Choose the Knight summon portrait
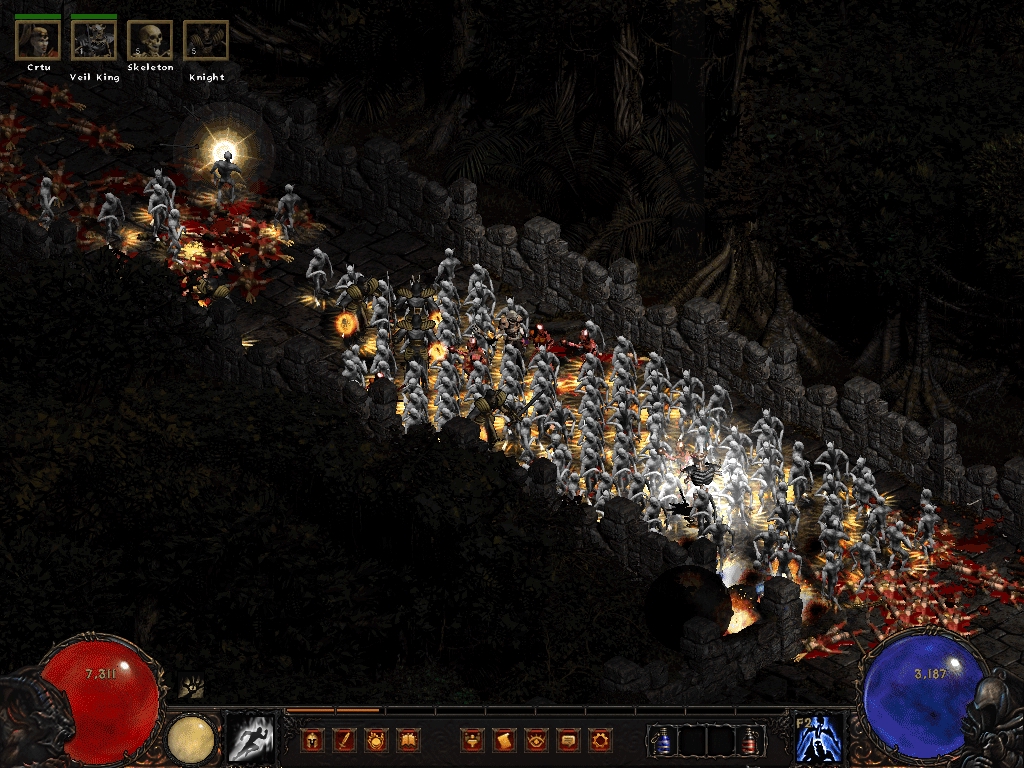This screenshot has width=1024, height=768. click(206, 41)
